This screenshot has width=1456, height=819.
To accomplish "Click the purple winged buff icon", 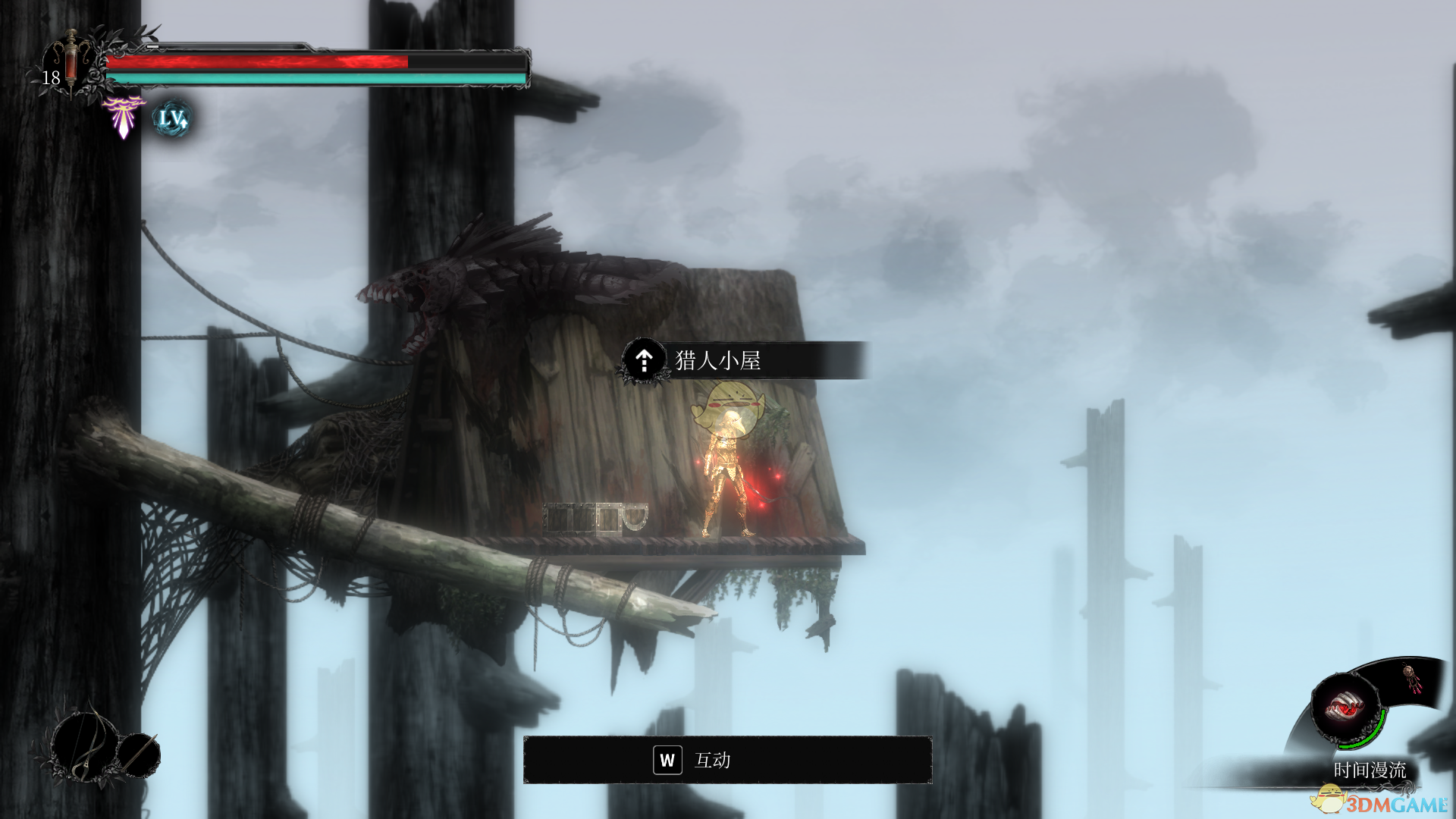I will coord(123,116).
